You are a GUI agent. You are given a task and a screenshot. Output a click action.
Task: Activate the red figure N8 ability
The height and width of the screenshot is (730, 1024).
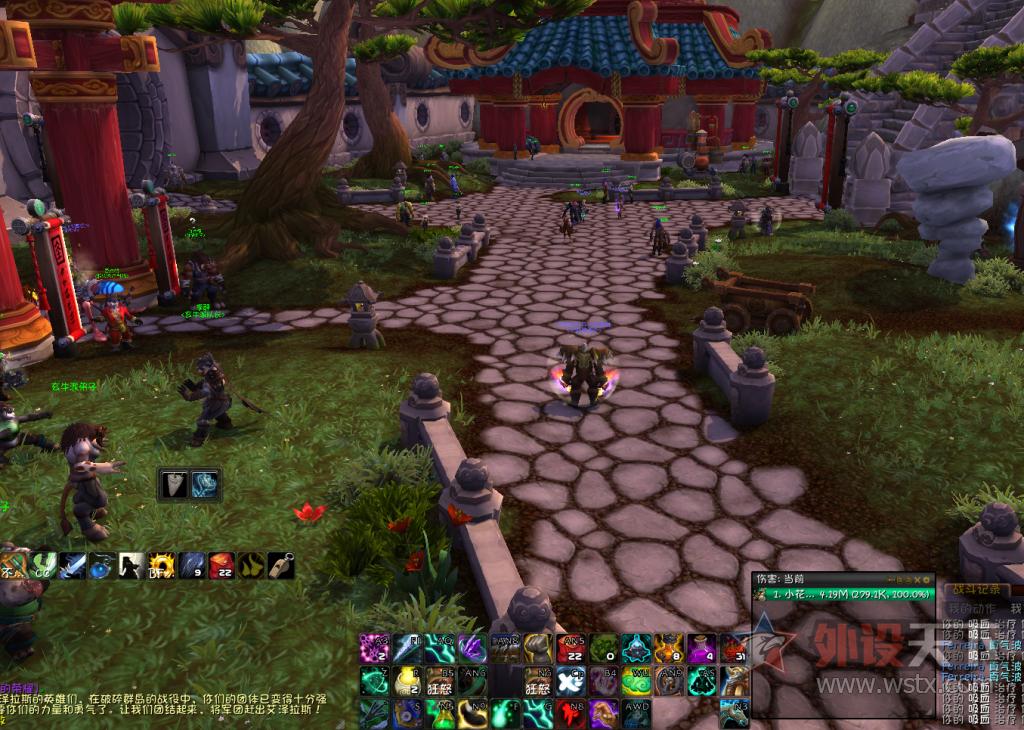point(571,713)
